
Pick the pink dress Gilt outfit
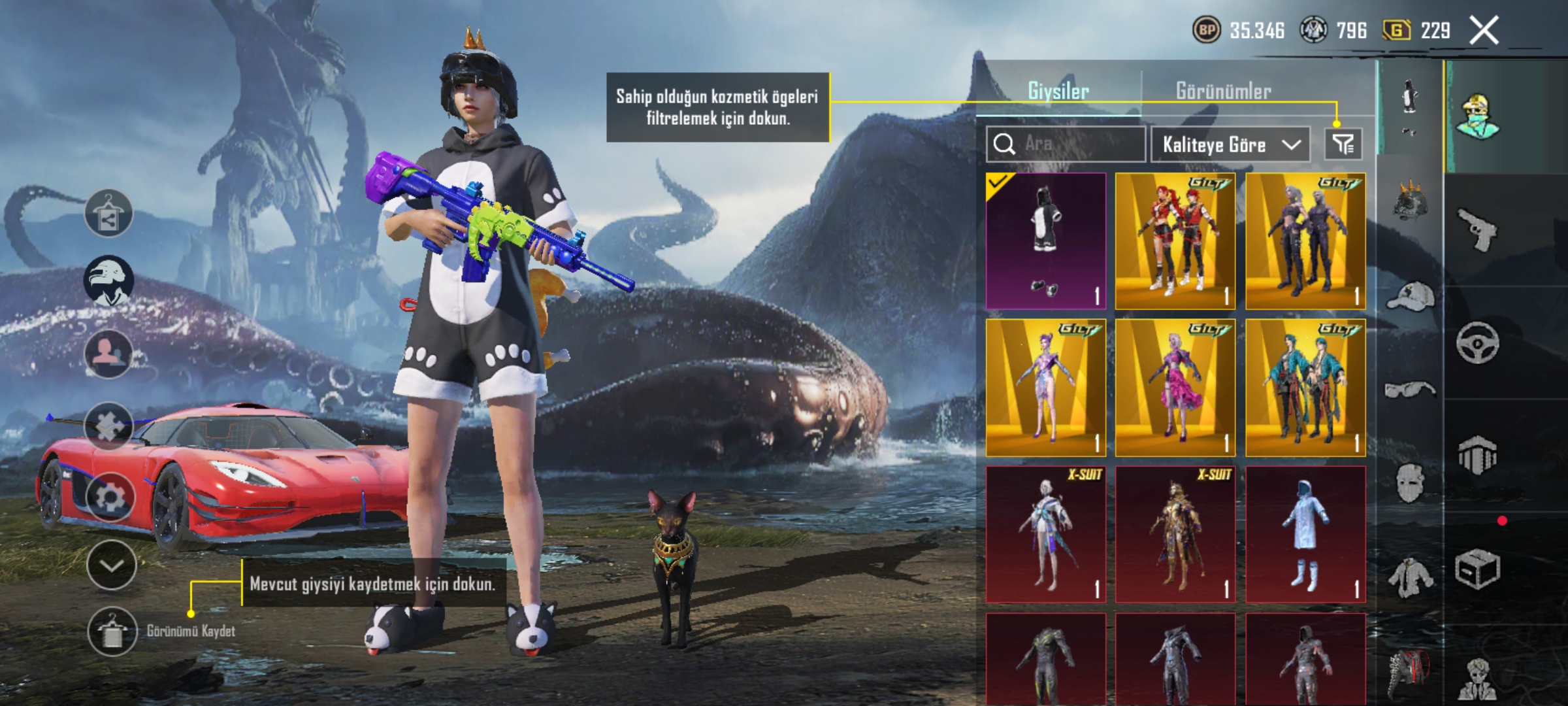point(1175,388)
